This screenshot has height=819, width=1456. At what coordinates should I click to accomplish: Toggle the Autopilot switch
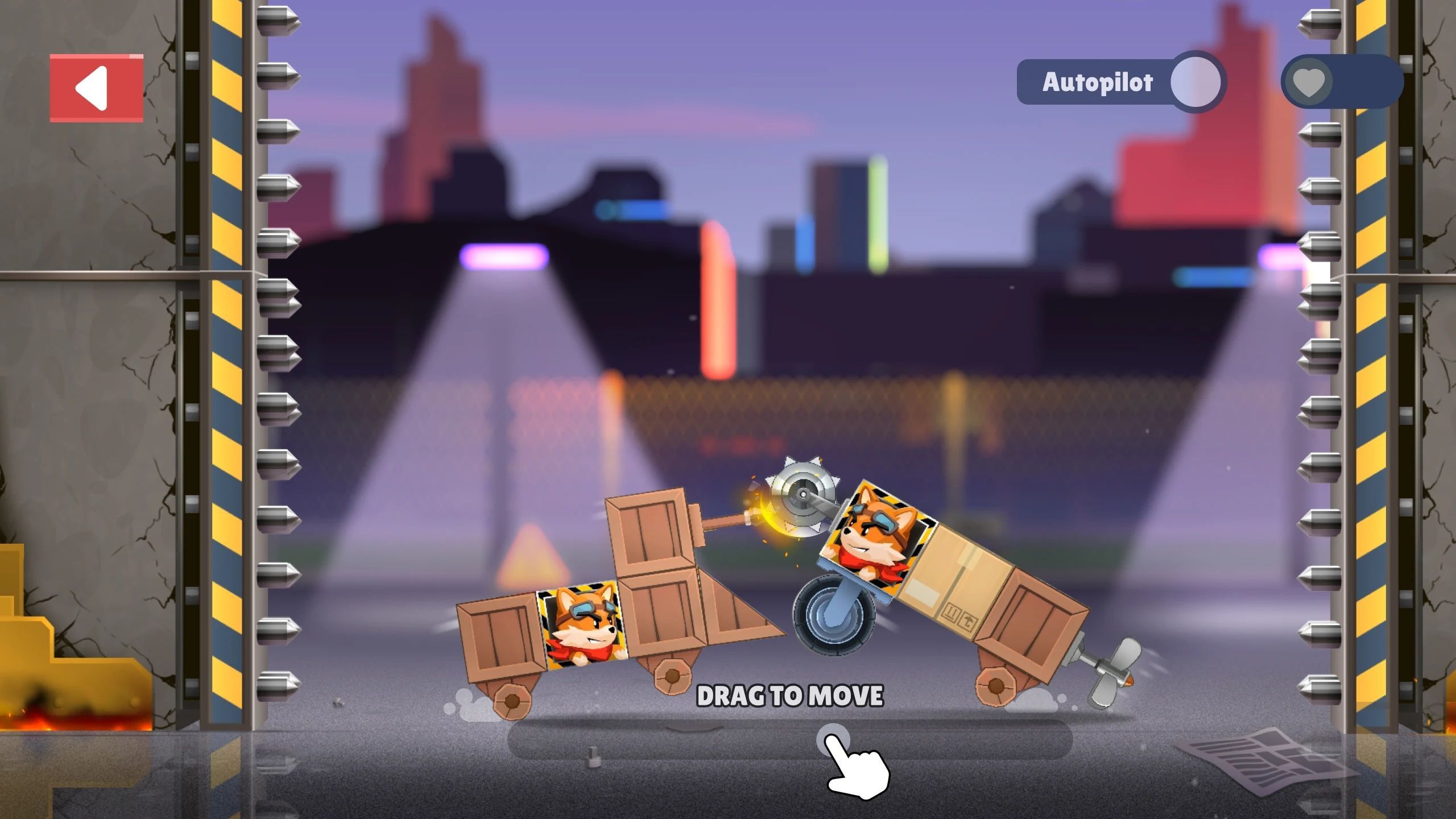1196,82
